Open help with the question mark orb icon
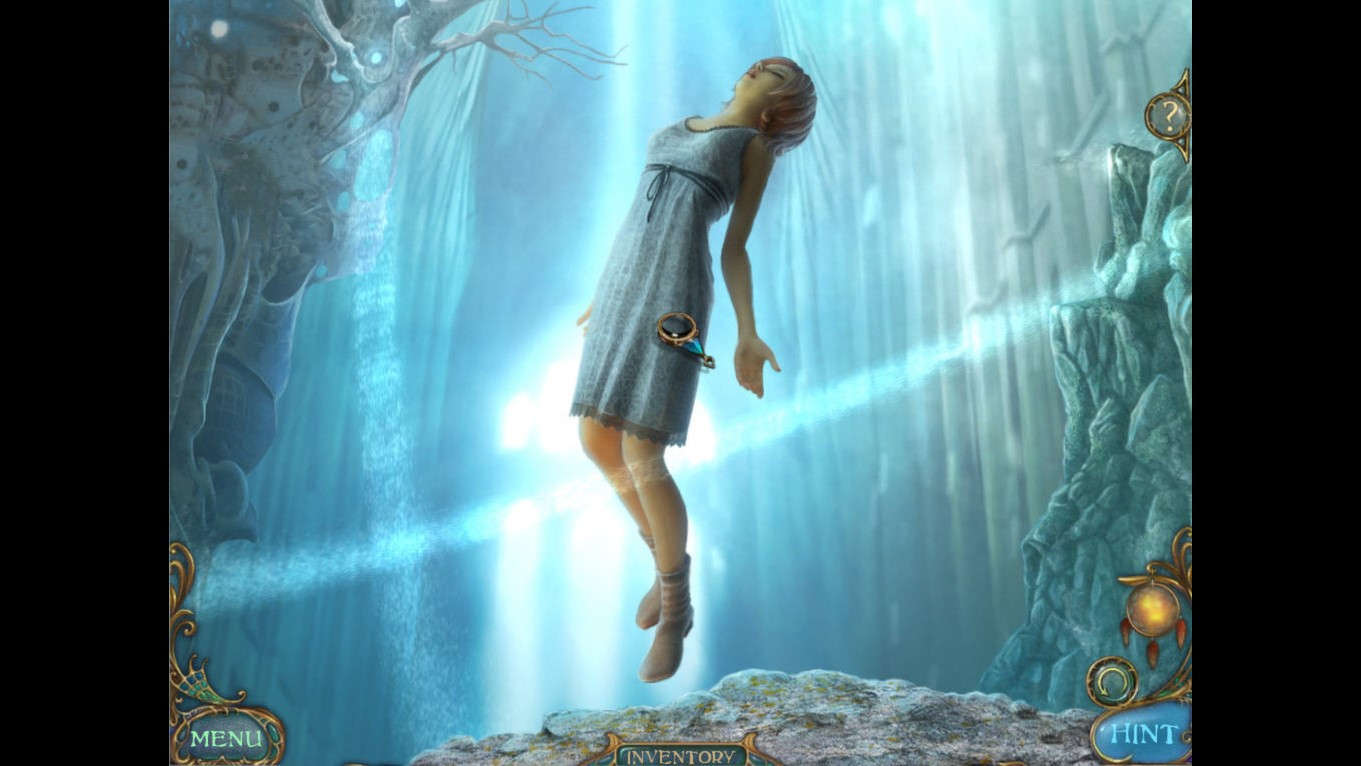Image resolution: width=1361 pixels, height=766 pixels. coord(1166,113)
